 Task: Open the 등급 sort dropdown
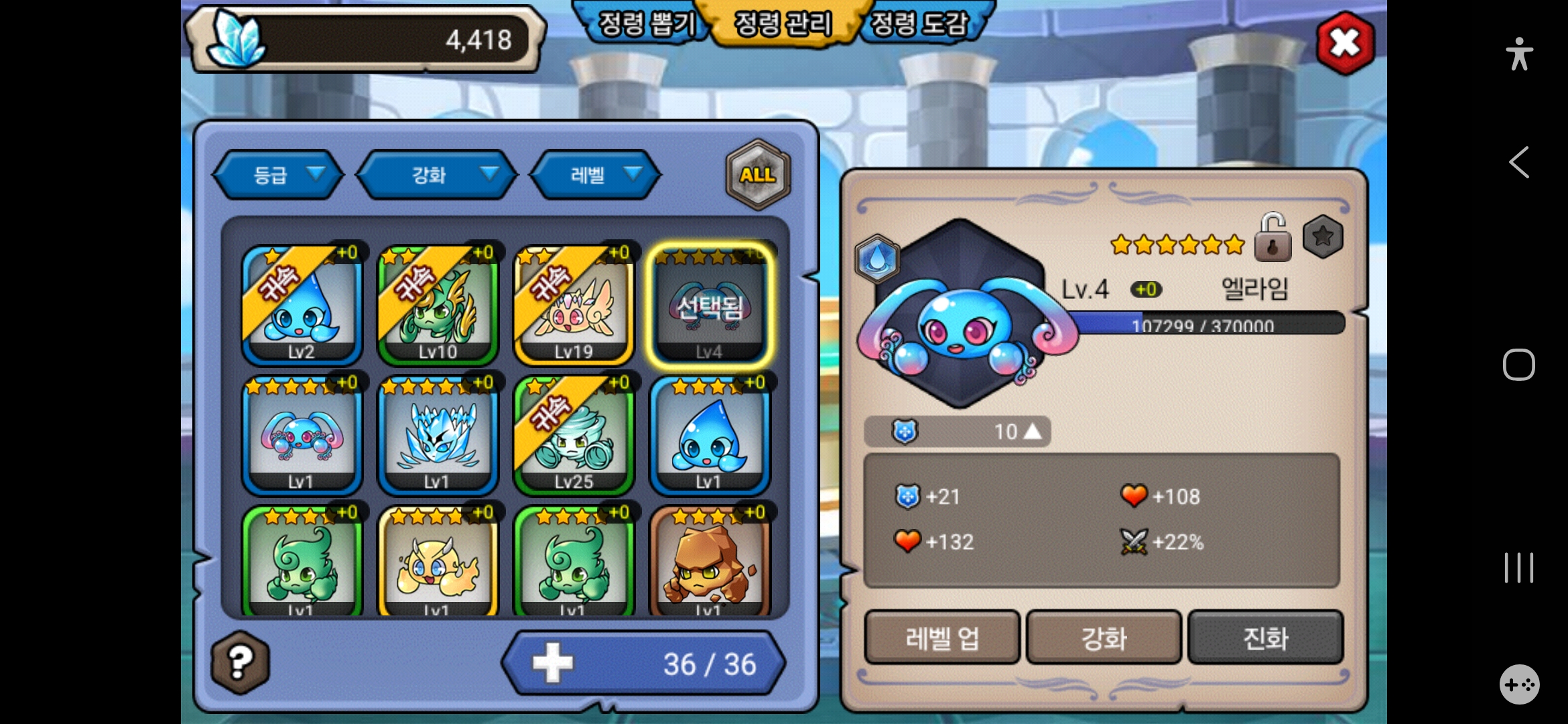[x=278, y=175]
